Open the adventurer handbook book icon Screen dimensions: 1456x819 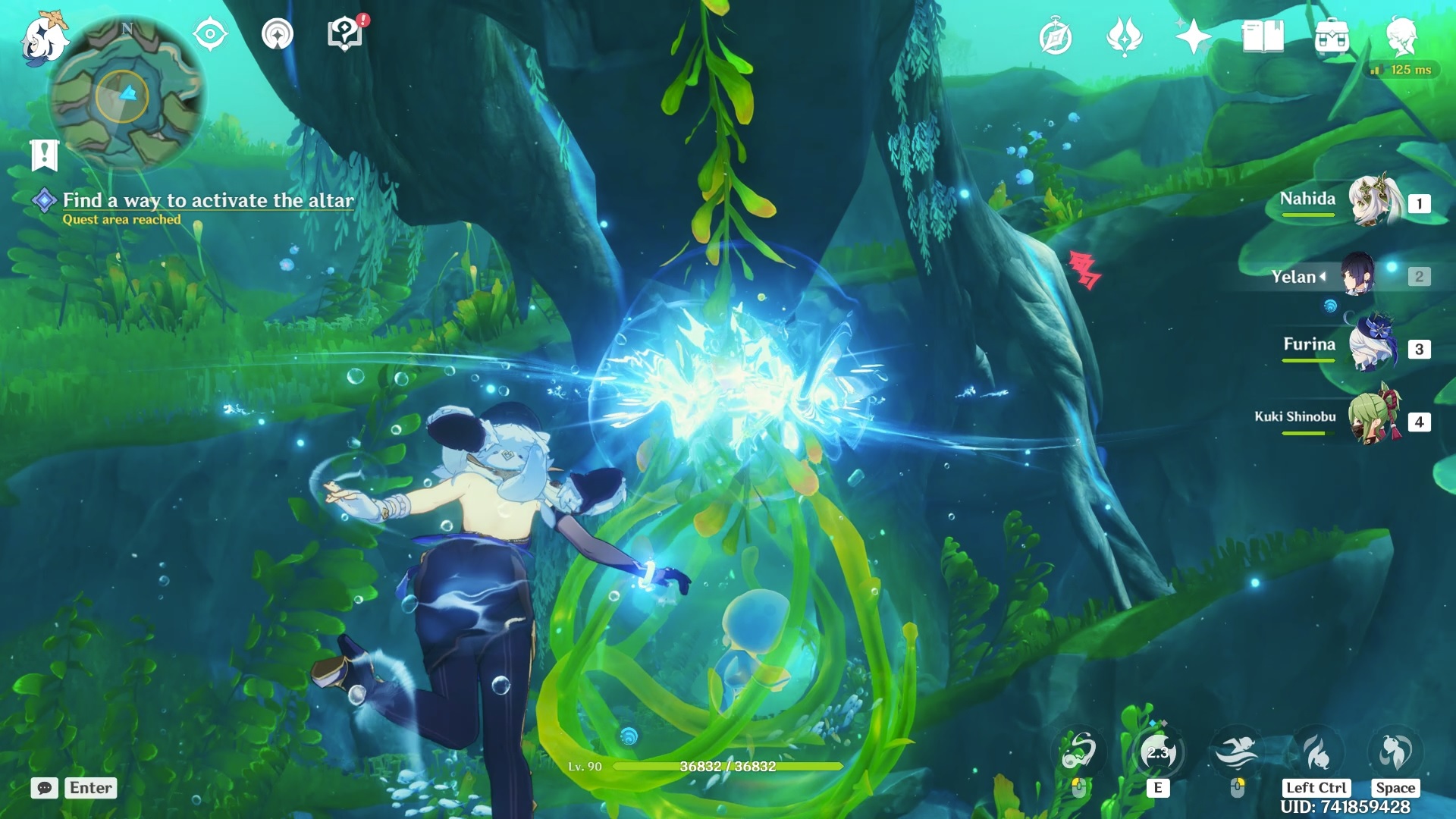1263,36
